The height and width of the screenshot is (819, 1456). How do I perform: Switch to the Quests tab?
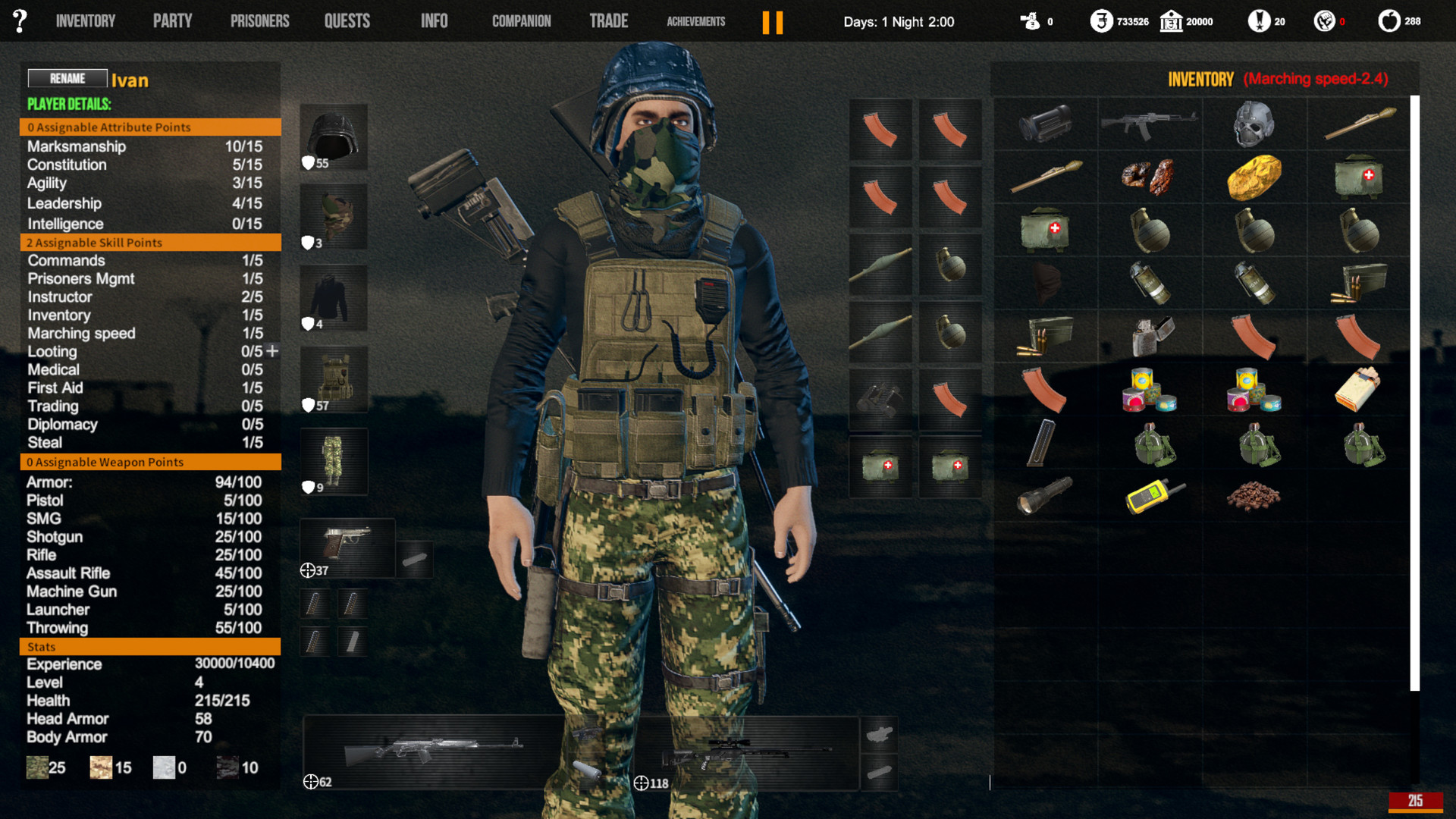pyautogui.click(x=347, y=20)
